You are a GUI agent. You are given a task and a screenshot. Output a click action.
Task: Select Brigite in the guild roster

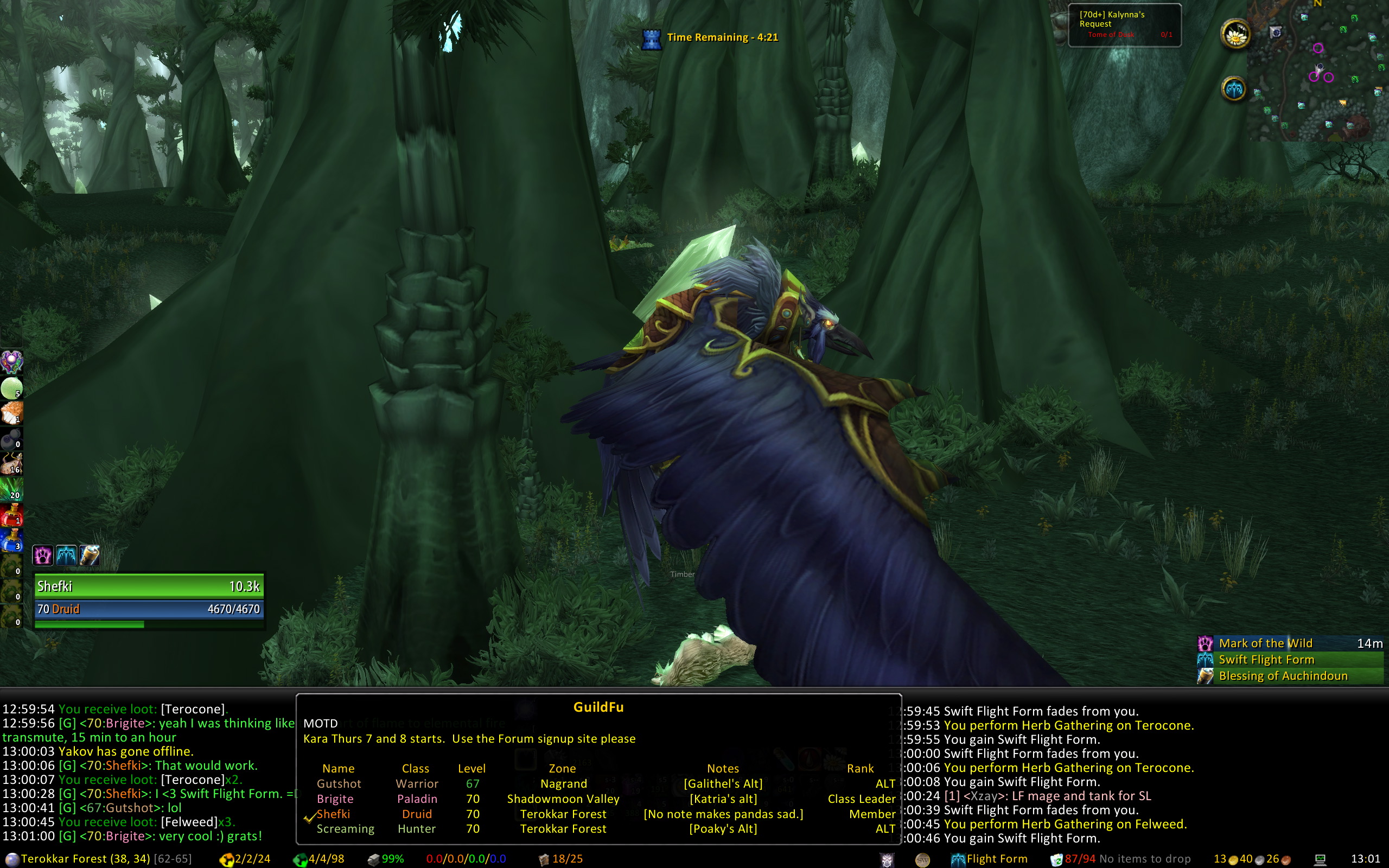(335, 799)
